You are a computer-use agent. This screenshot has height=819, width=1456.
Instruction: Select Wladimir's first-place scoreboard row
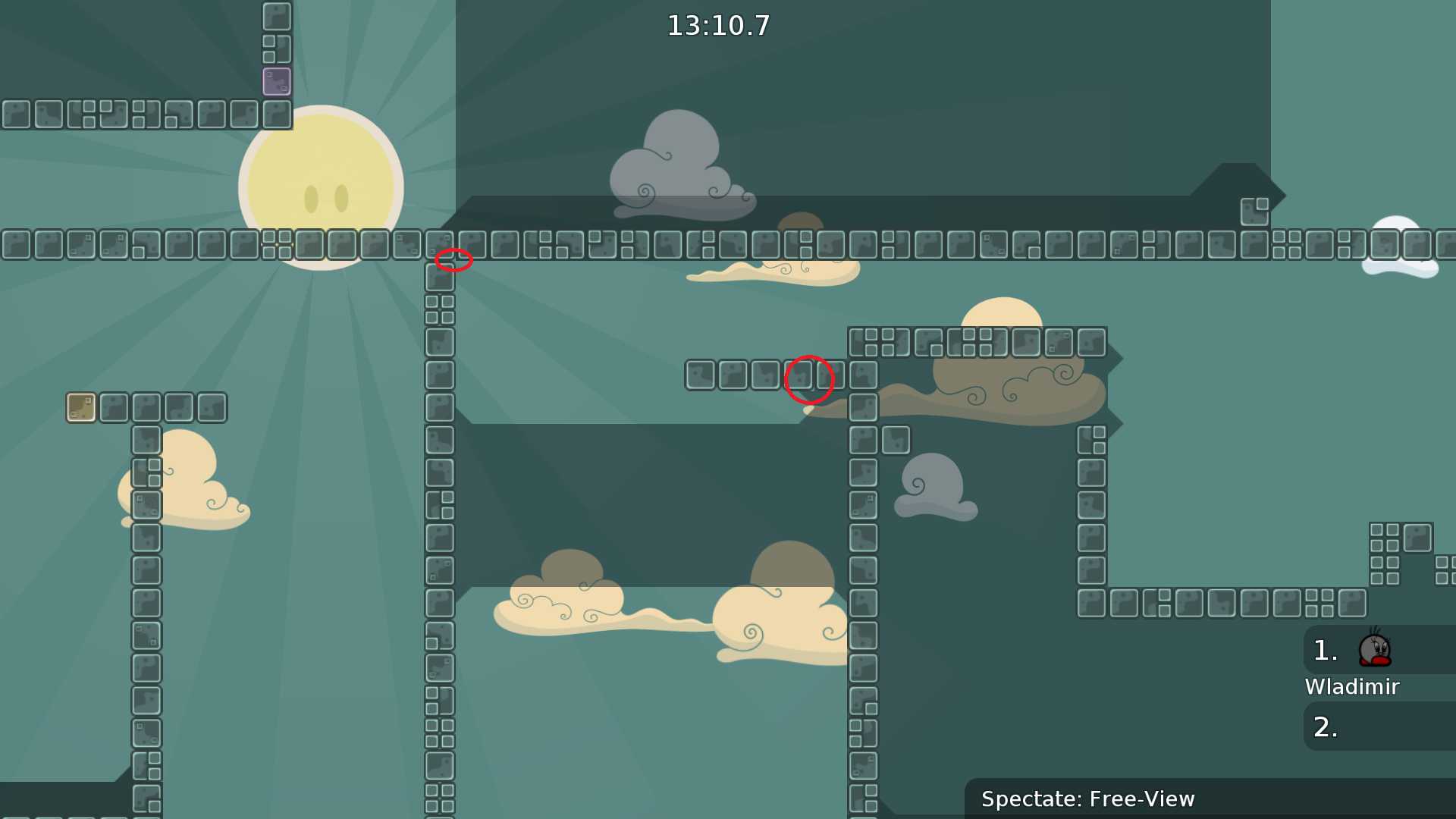(x=1378, y=651)
